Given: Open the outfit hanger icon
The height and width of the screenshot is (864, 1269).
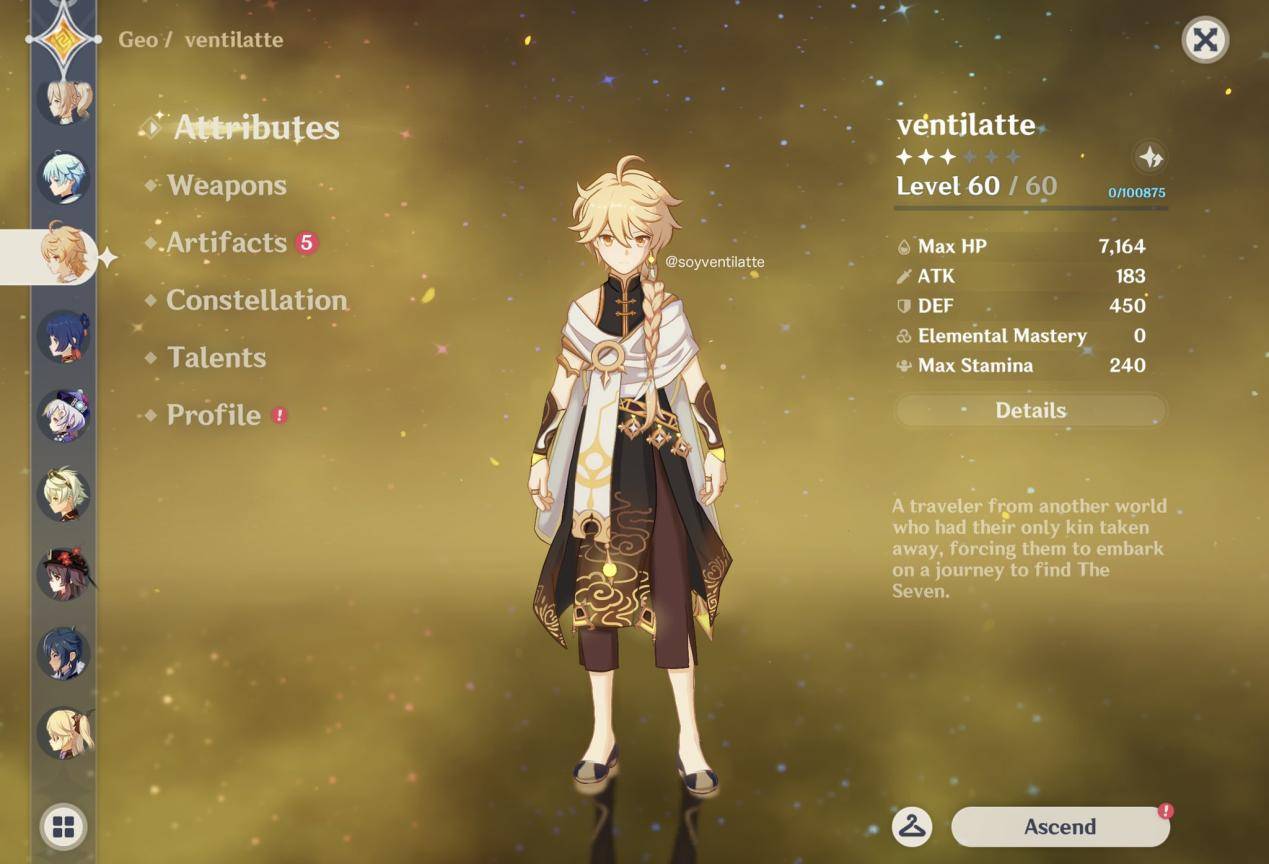Looking at the screenshot, I should (912, 827).
